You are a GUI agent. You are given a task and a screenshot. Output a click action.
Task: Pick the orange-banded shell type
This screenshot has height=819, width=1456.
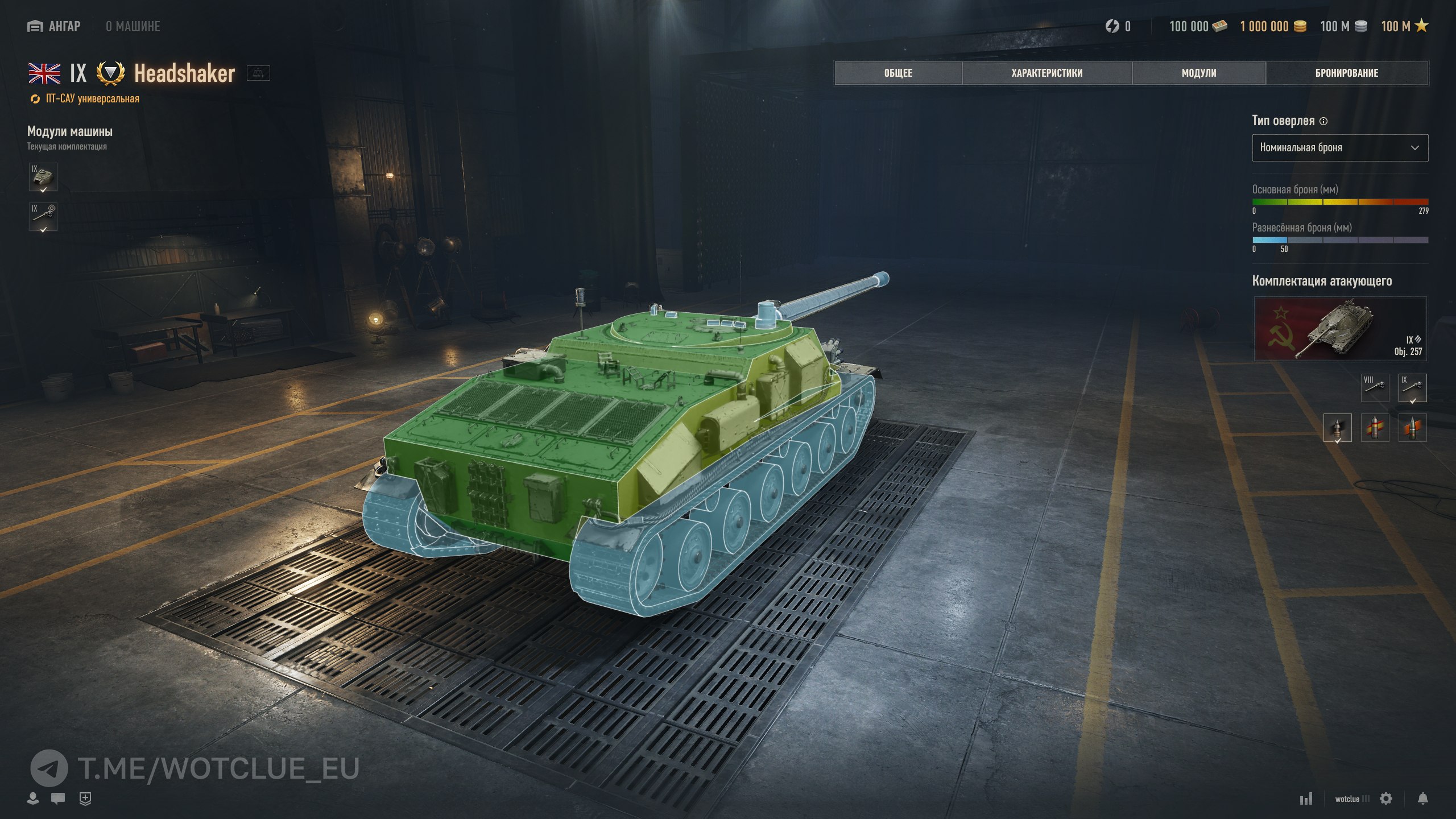1412,428
